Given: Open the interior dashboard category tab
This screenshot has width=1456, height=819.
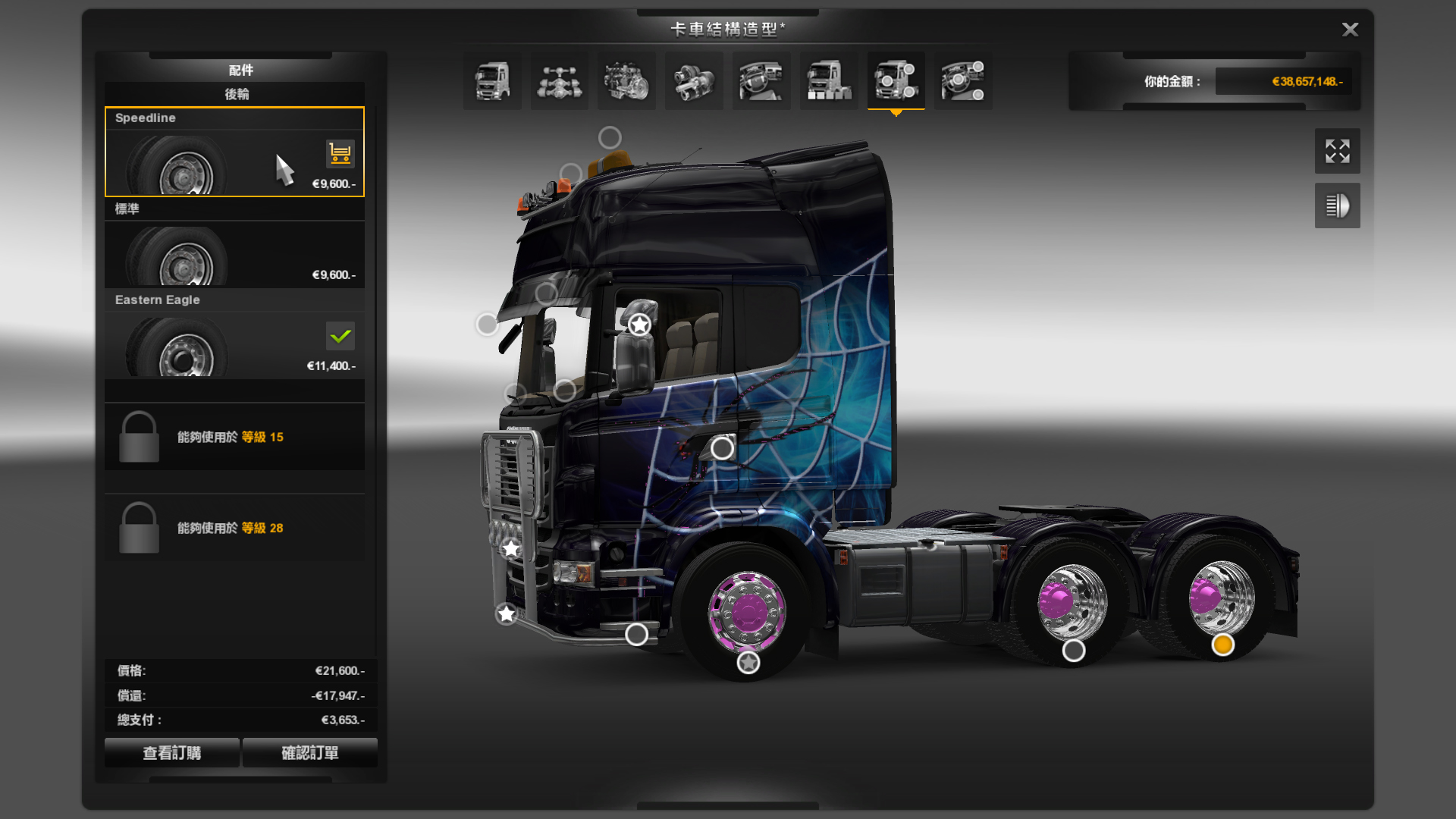Looking at the screenshot, I should (x=761, y=81).
